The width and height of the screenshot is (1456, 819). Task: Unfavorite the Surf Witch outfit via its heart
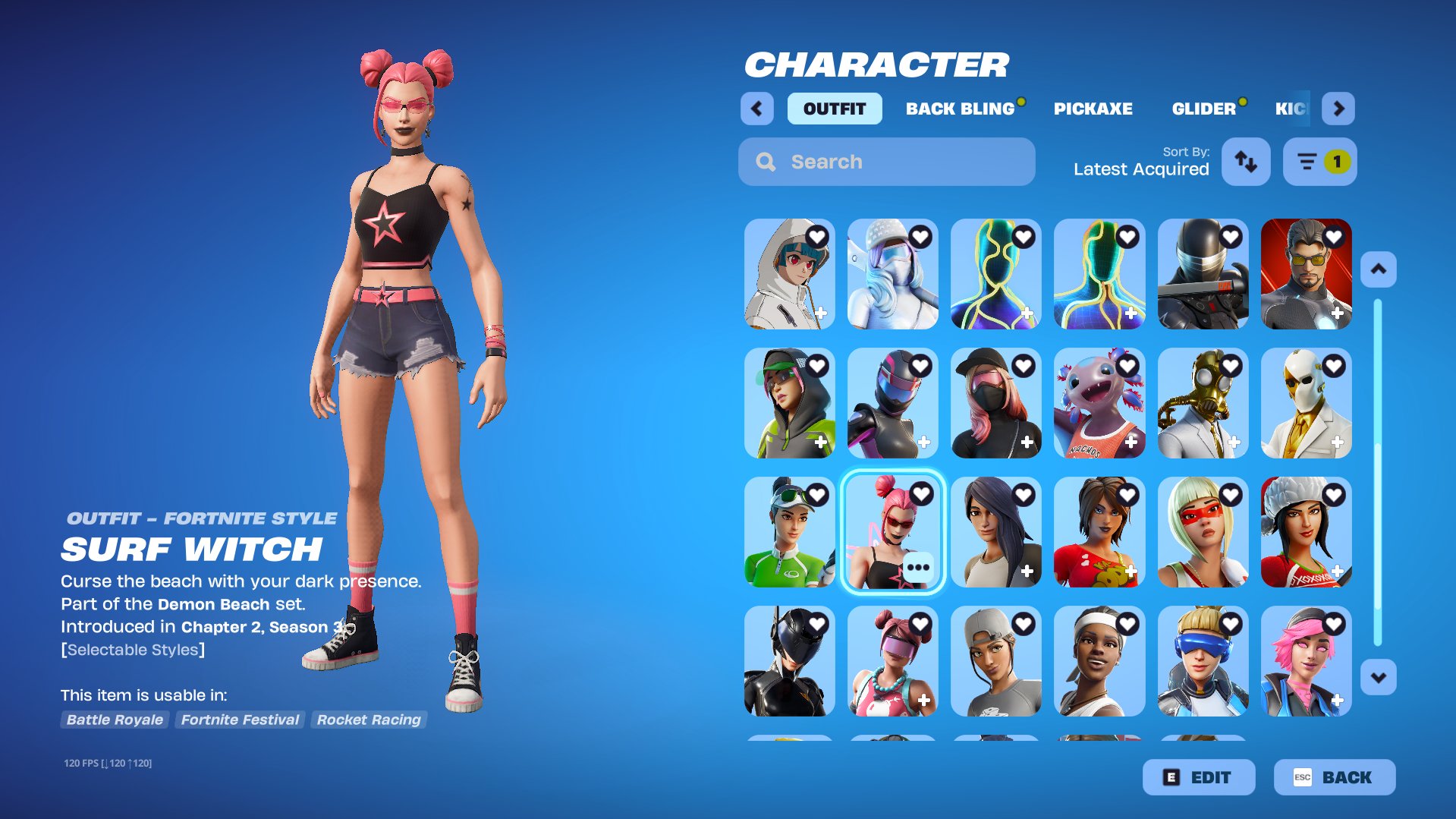point(922,493)
